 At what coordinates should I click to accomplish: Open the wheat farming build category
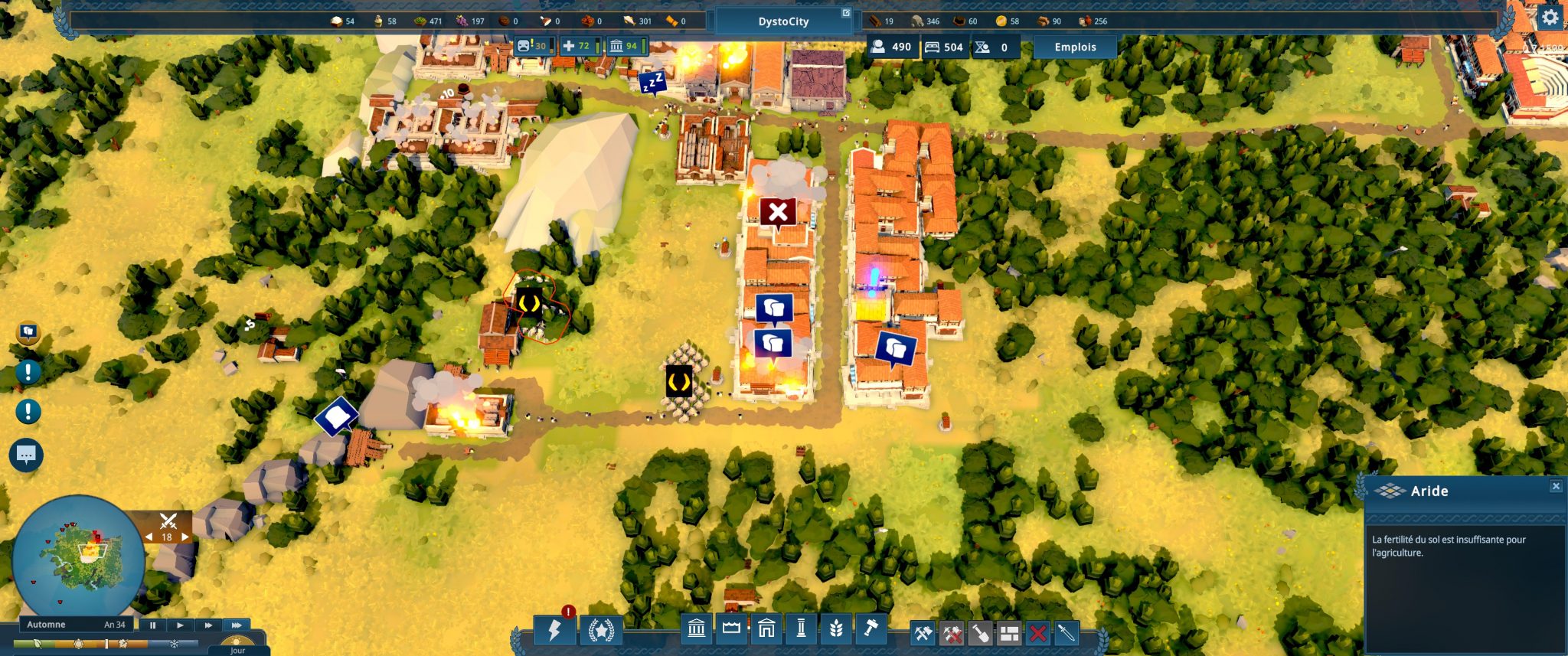click(x=836, y=628)
